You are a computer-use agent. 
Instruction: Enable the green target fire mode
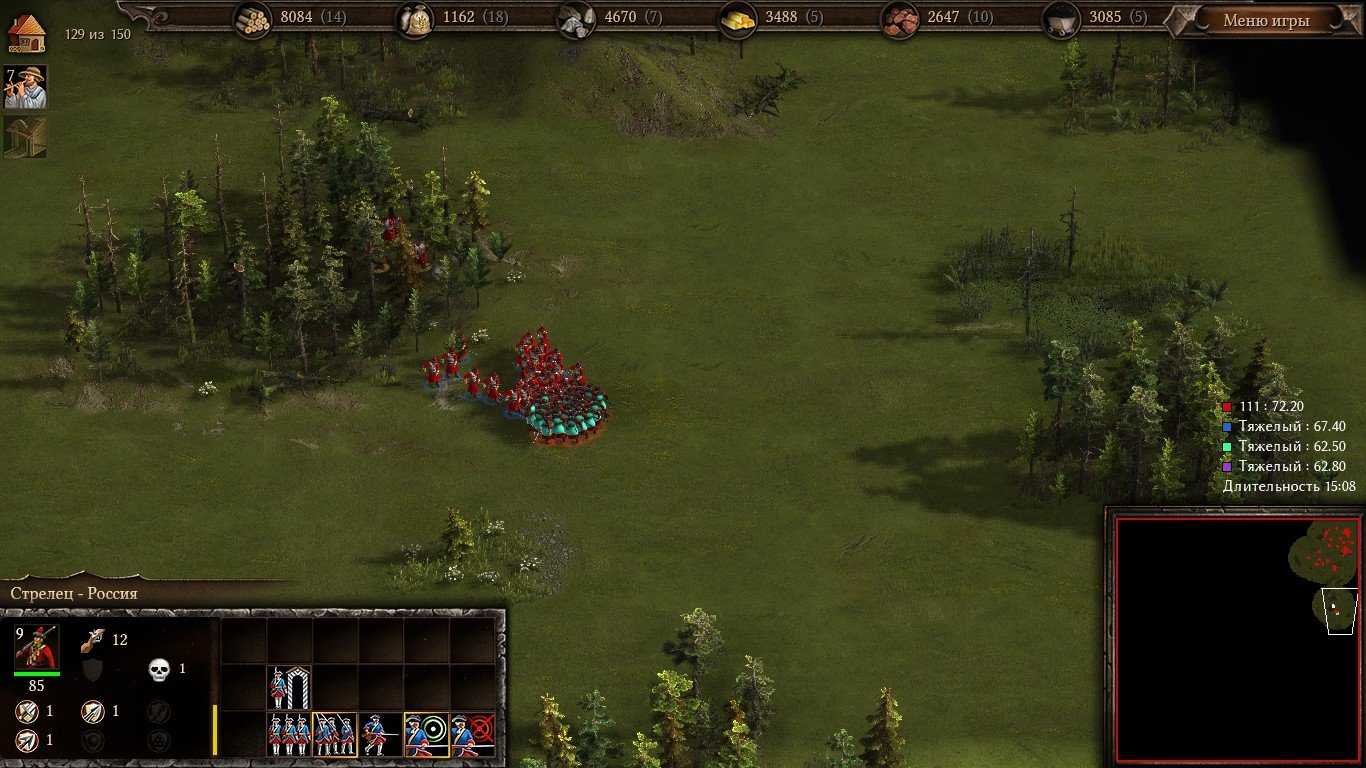(x=426, y=734)
